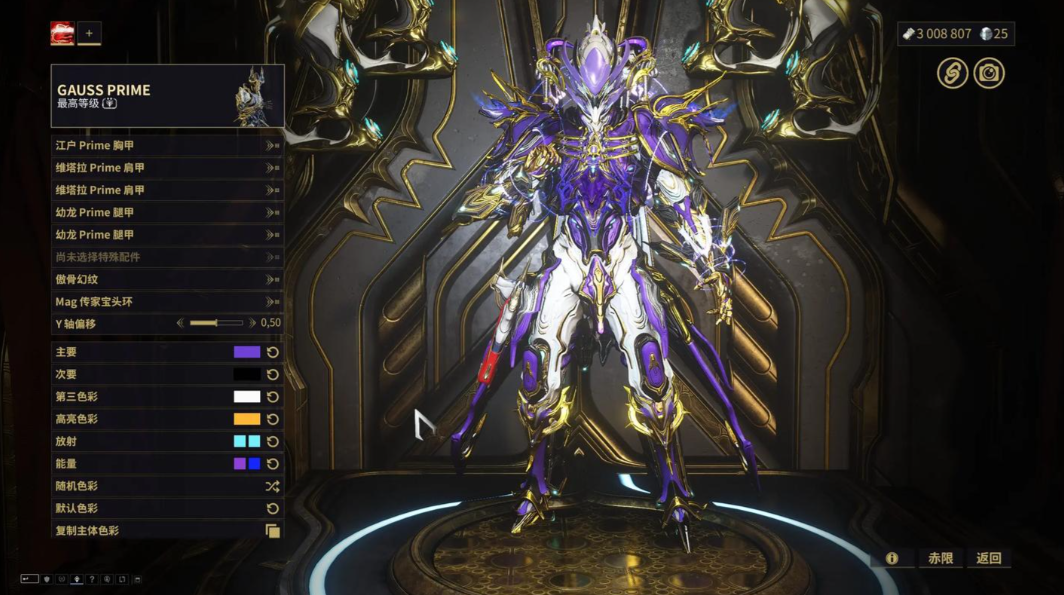Go back with the 返回 button
1064x595 pixels.
989,558
